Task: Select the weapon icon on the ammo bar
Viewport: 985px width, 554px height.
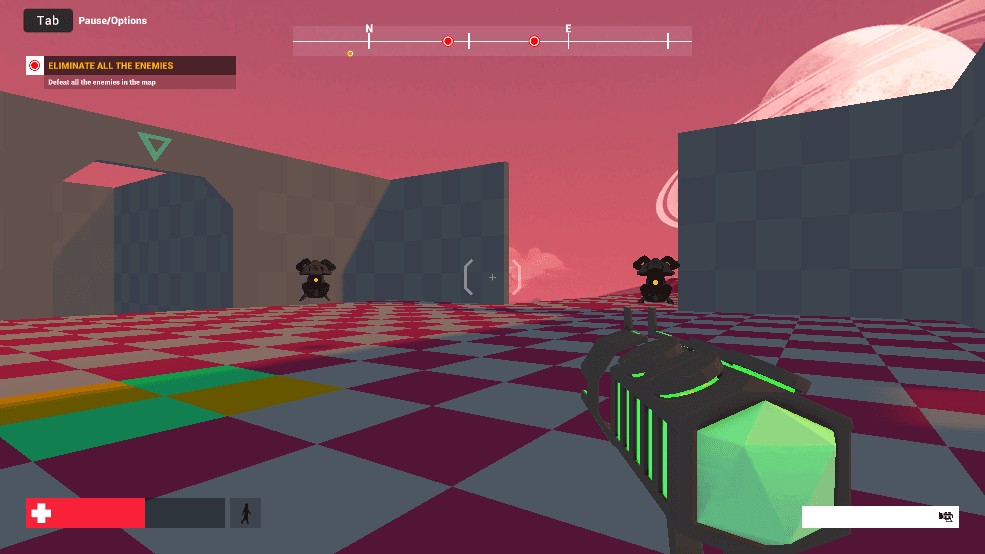Action: point(946,517)
